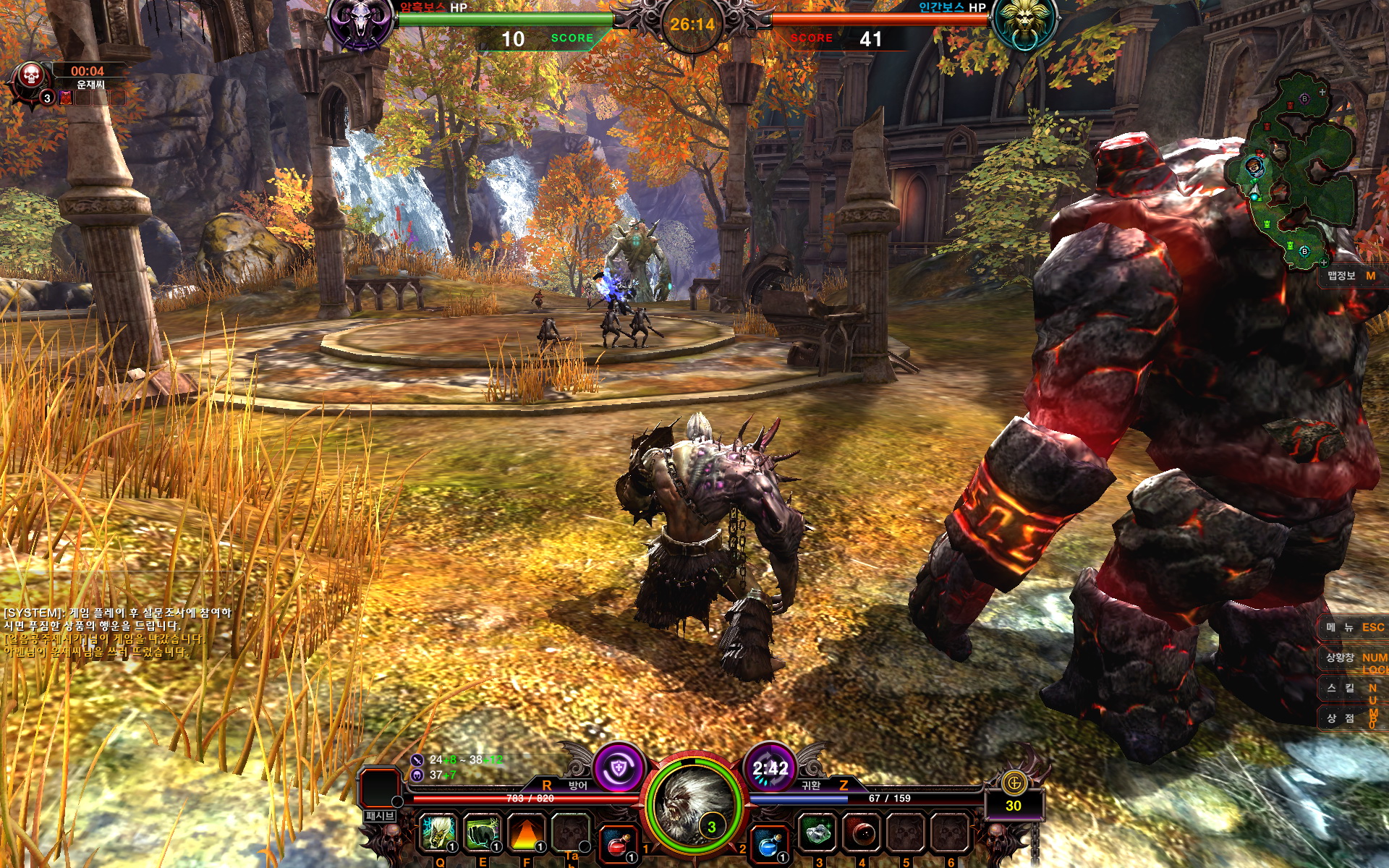Select the dark red orb item slot
The width and height of the screenshot is (1389, 868).
point(862,833)
